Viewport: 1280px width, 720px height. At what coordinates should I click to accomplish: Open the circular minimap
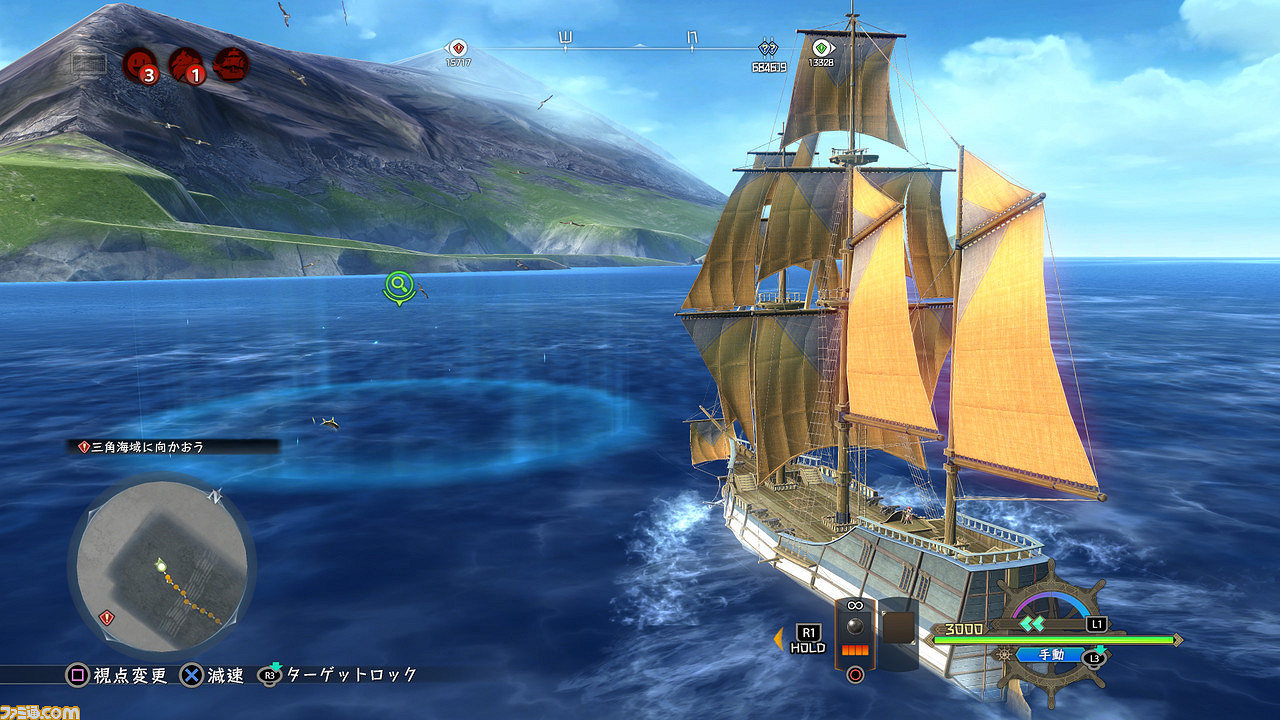(161, 565)
